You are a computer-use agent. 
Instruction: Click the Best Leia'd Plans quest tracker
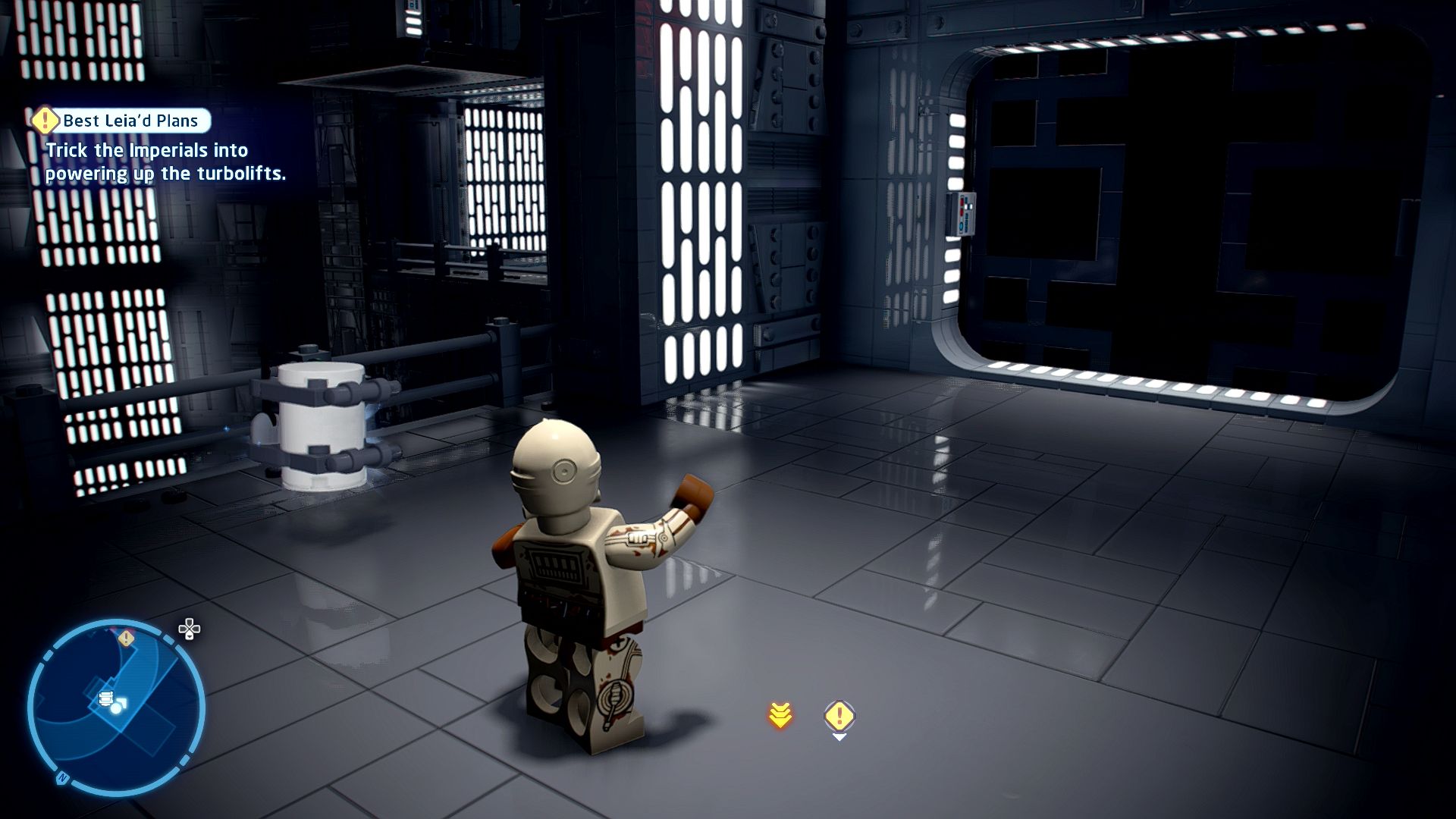coord(130,121)
